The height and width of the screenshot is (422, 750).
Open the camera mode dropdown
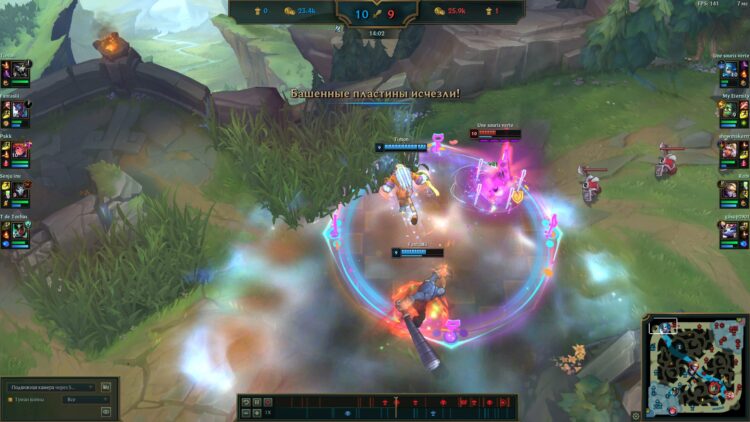(52, 387)
